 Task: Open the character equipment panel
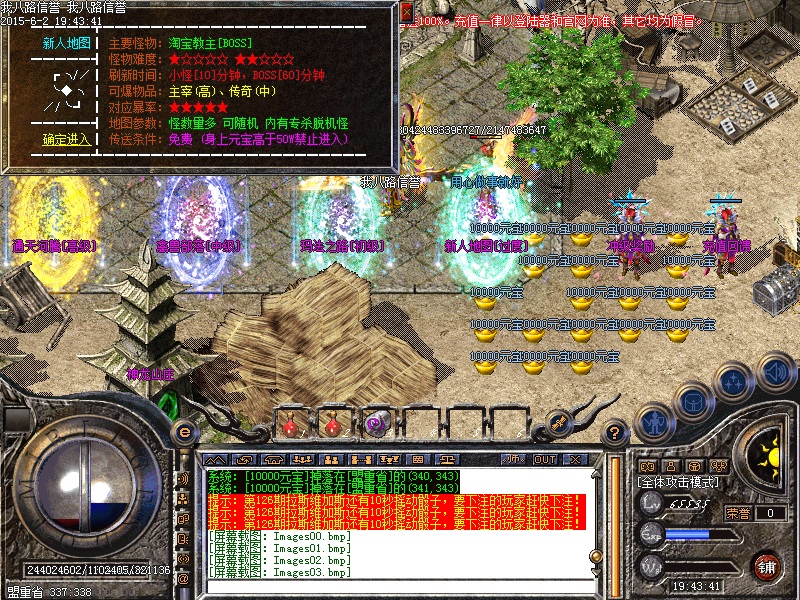[x=654, y=420]
